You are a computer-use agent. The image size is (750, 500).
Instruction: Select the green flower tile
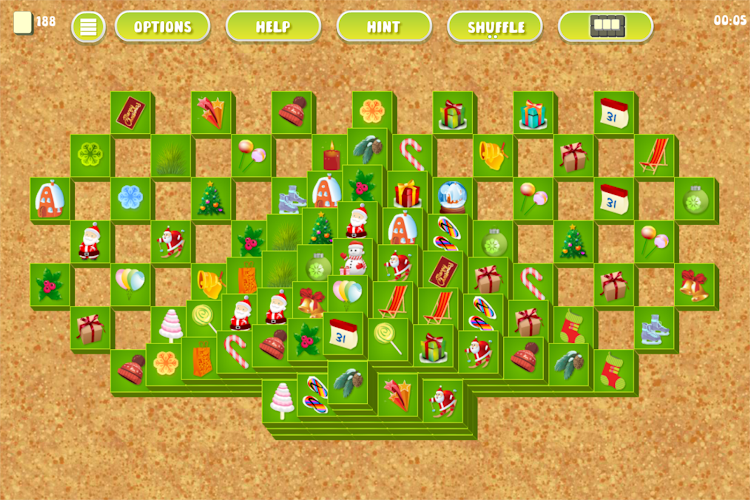pyautogui.click(x=91, y=155)
